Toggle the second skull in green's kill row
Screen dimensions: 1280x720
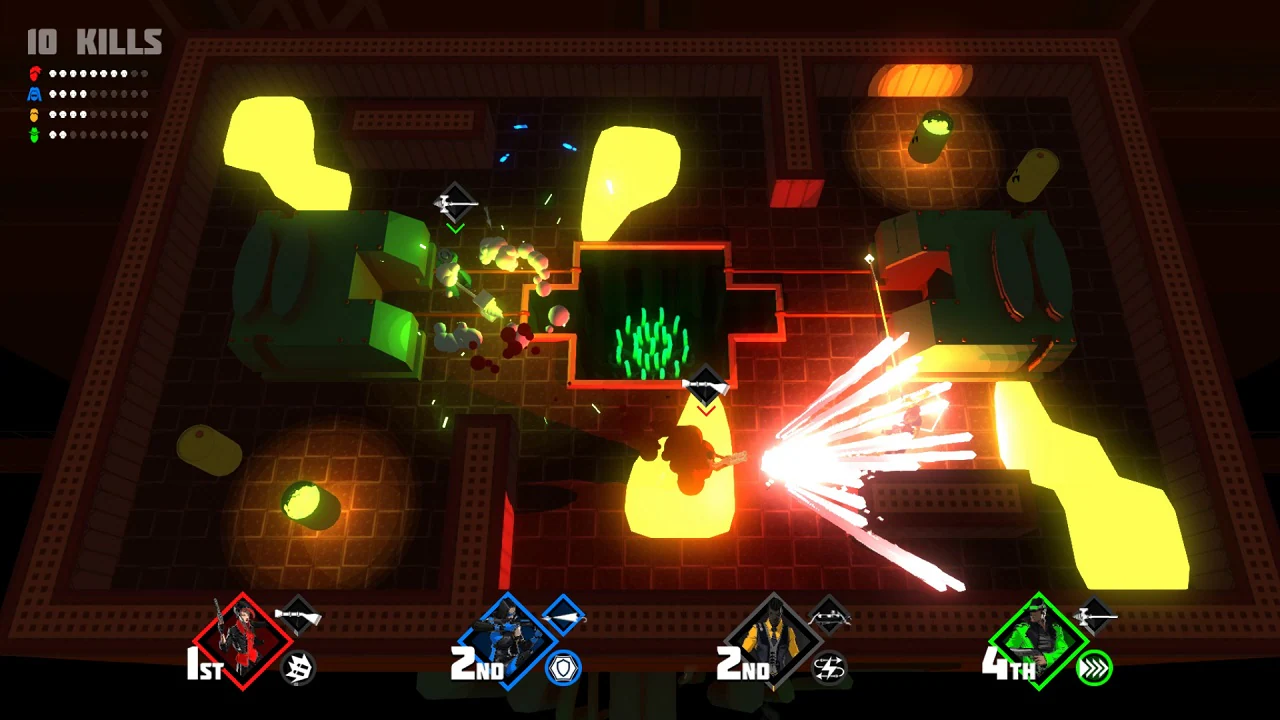62,134
